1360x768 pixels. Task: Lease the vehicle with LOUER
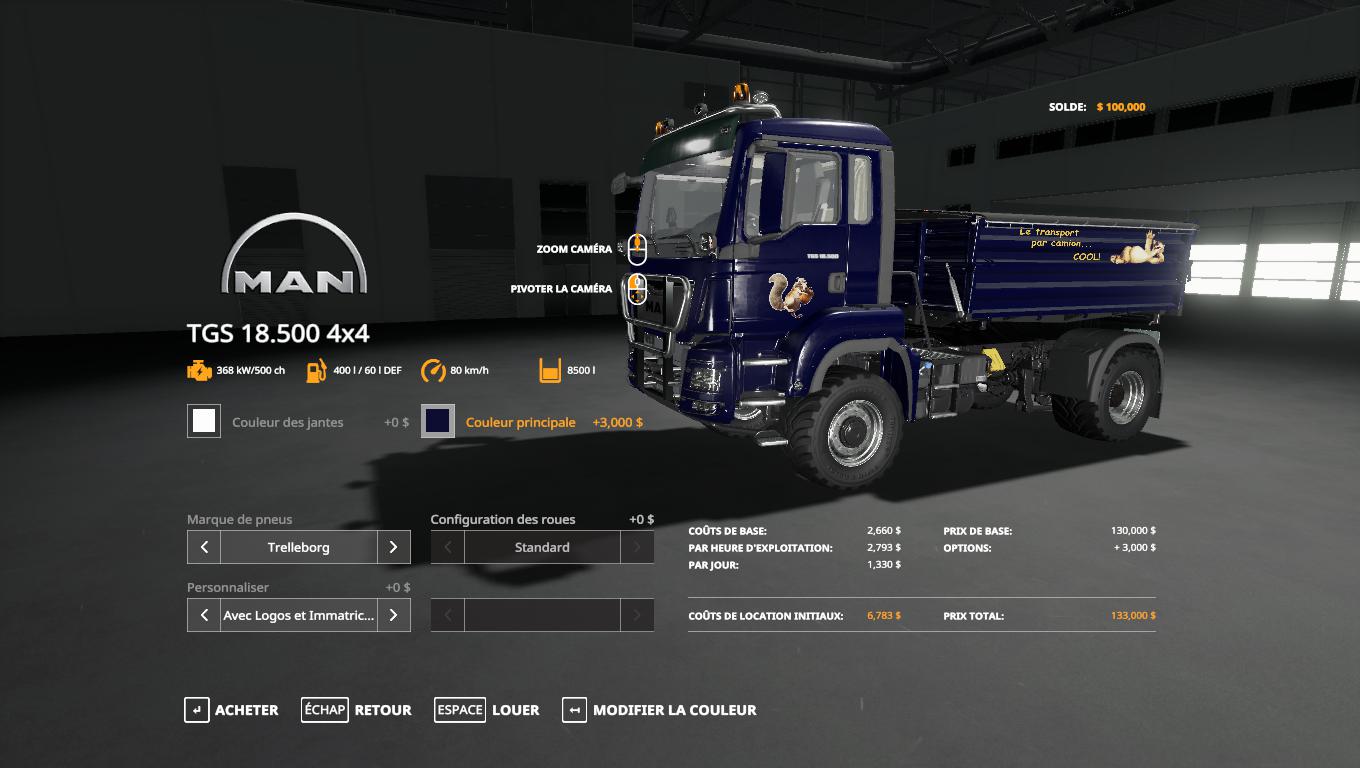(487, 710)
